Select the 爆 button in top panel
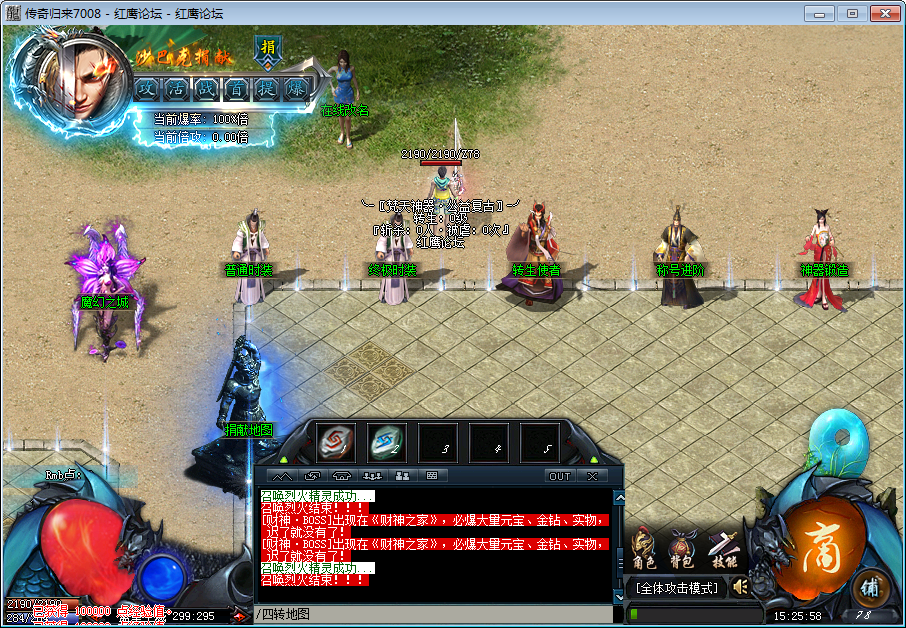 tap(295, 88)
